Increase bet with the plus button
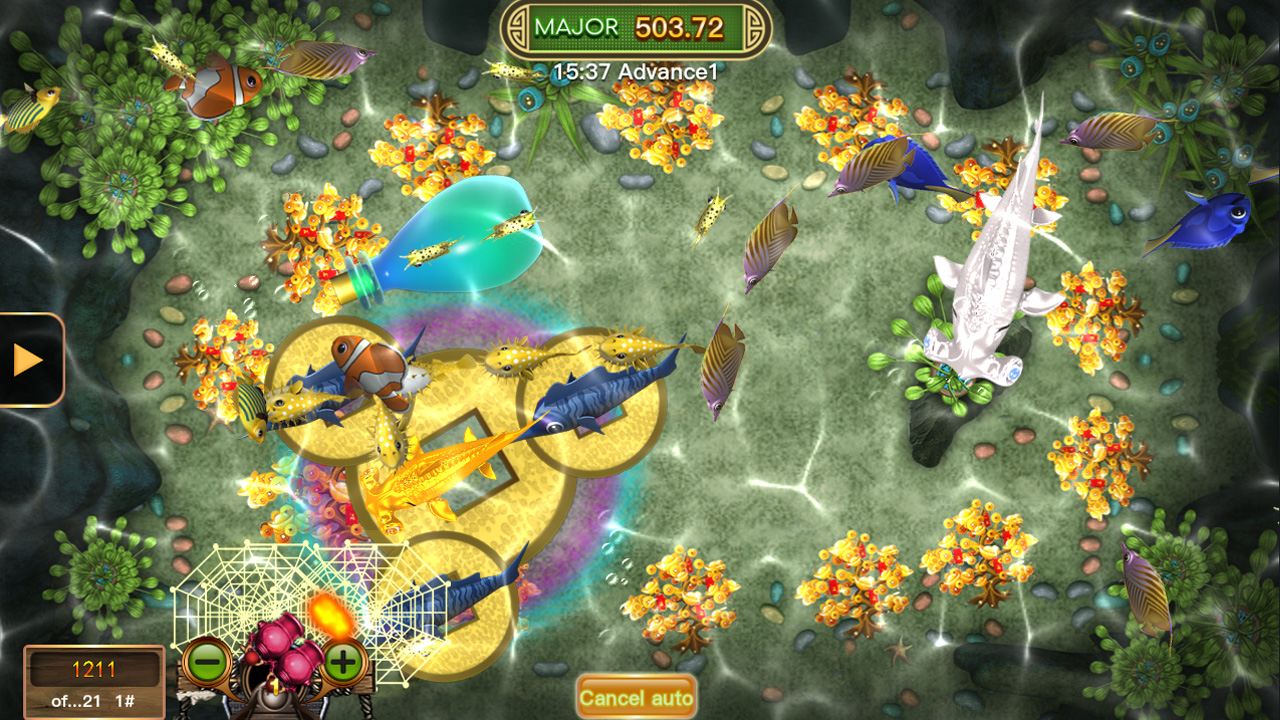This screenshot has width=1280, height=720. [x=343, y=661]
